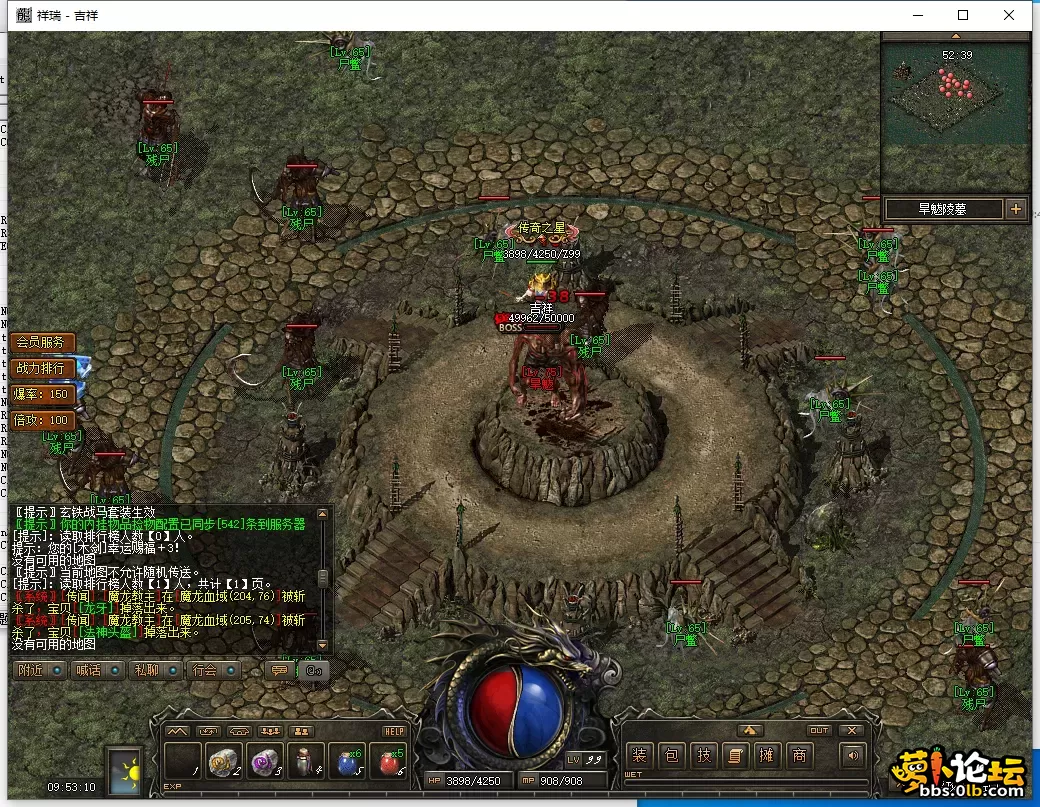The image size is (1040, 807).
Task: Open the 装 equipment panel
Action: 640,756
